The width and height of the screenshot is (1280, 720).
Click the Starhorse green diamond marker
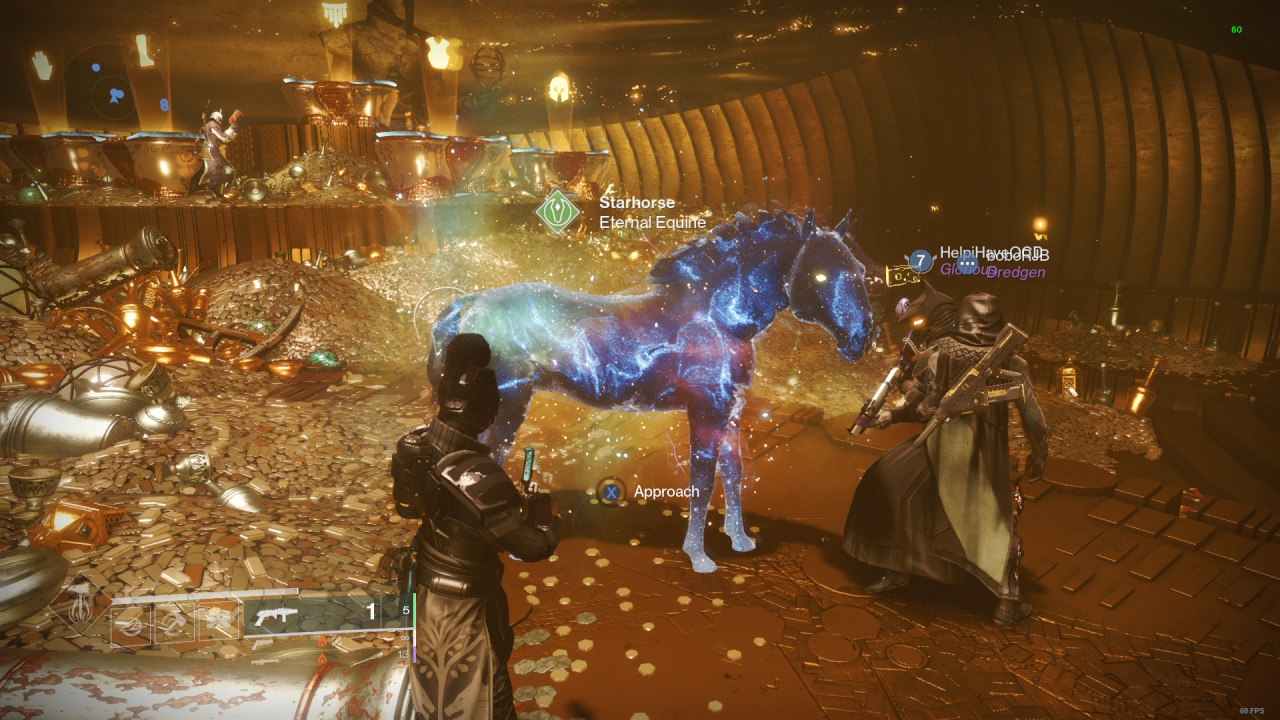coord(557,212)
